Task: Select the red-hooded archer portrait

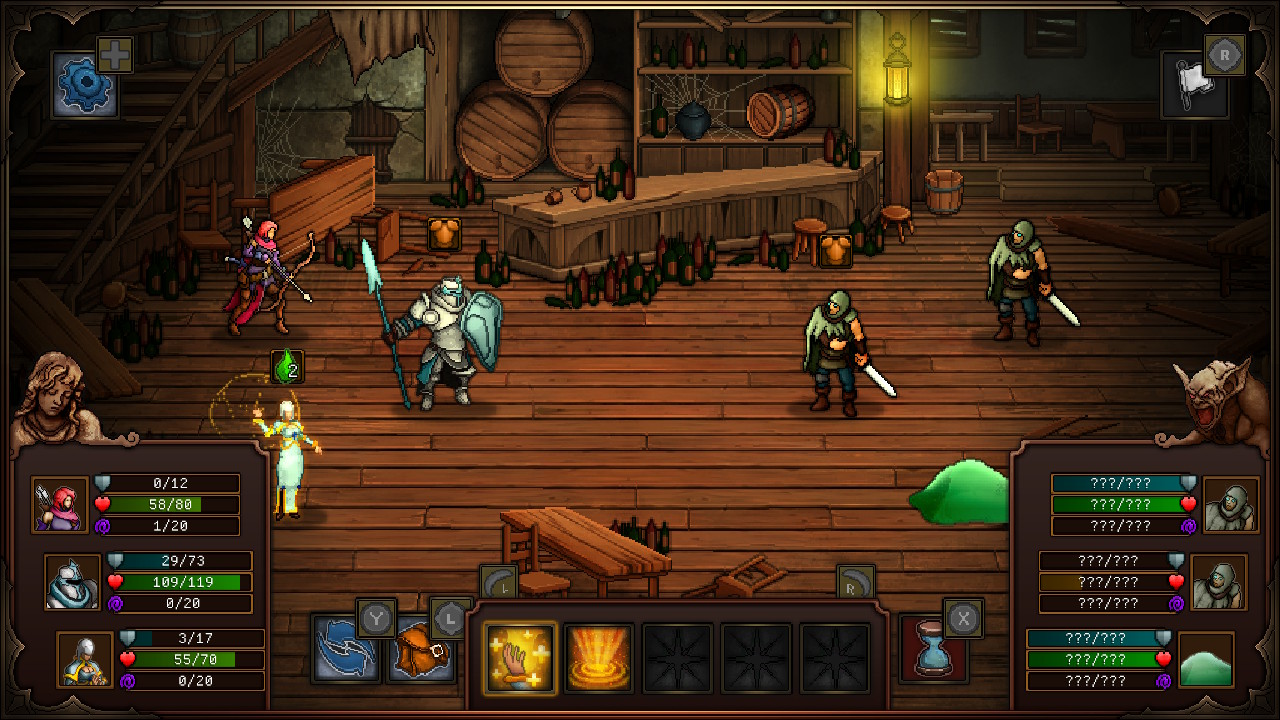Action: pyautogui.click(x=60, y=504)
